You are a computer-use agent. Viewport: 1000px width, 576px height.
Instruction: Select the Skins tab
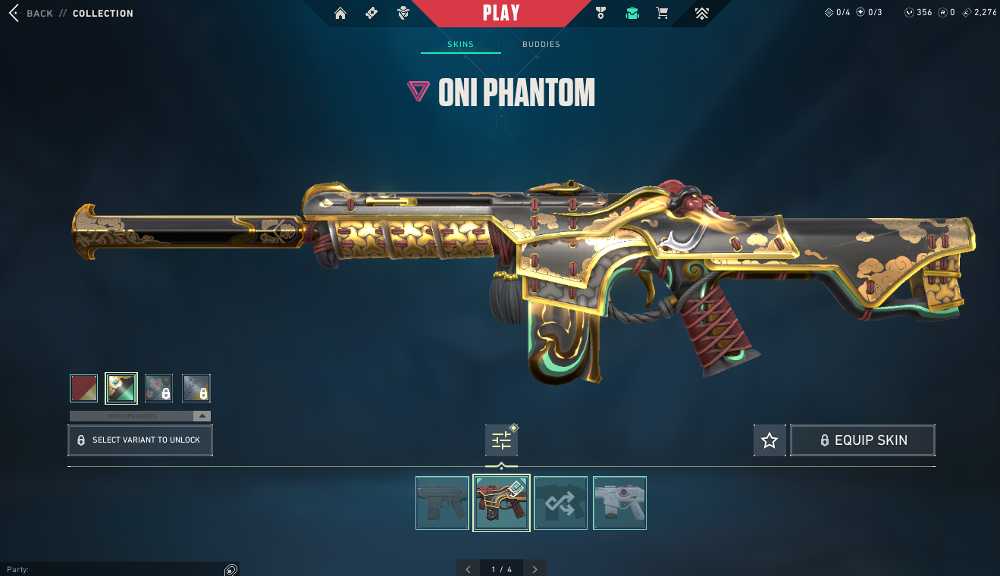point(460,45)
